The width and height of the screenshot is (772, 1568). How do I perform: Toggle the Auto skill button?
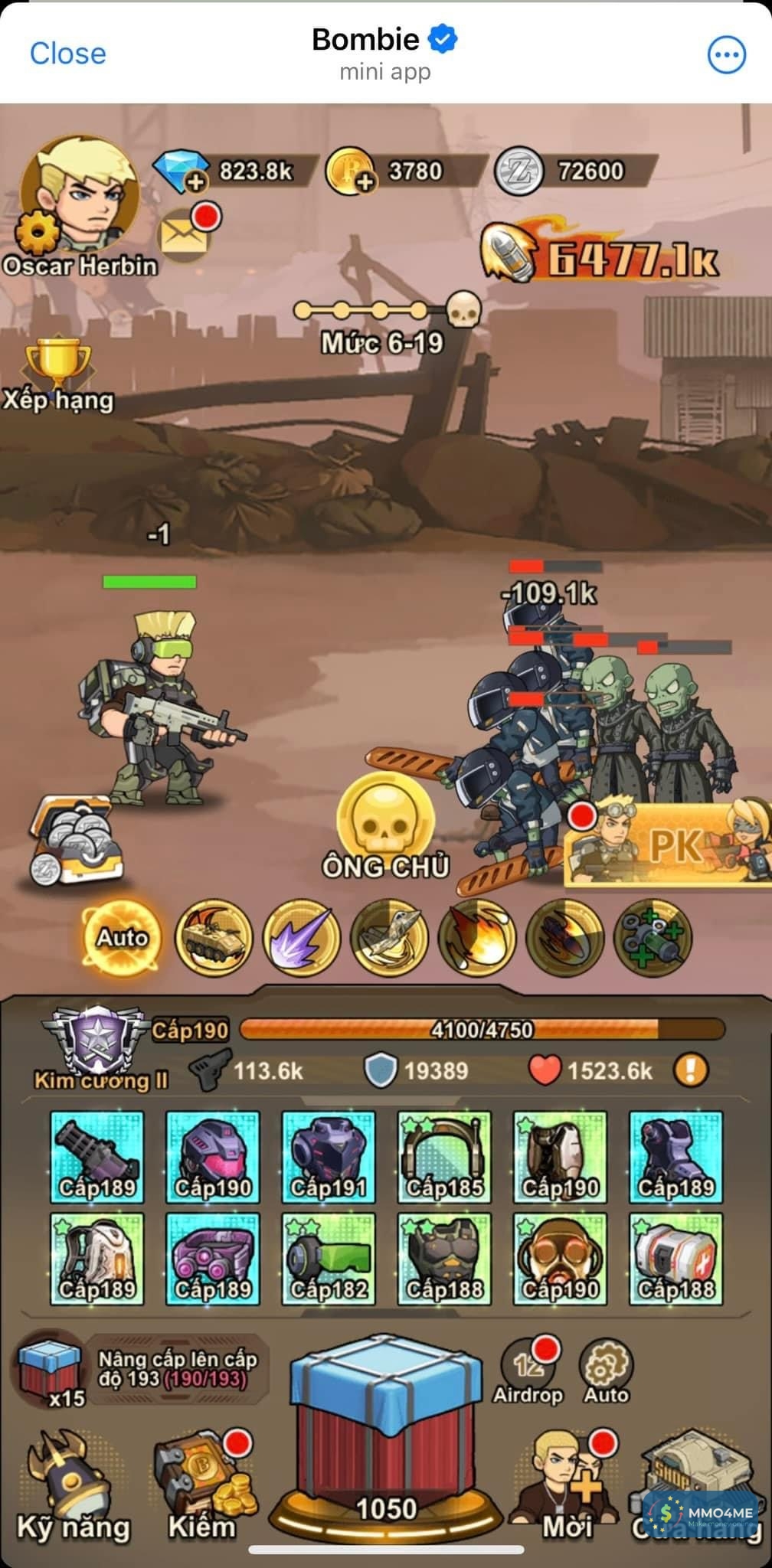[x=122, y=937]
